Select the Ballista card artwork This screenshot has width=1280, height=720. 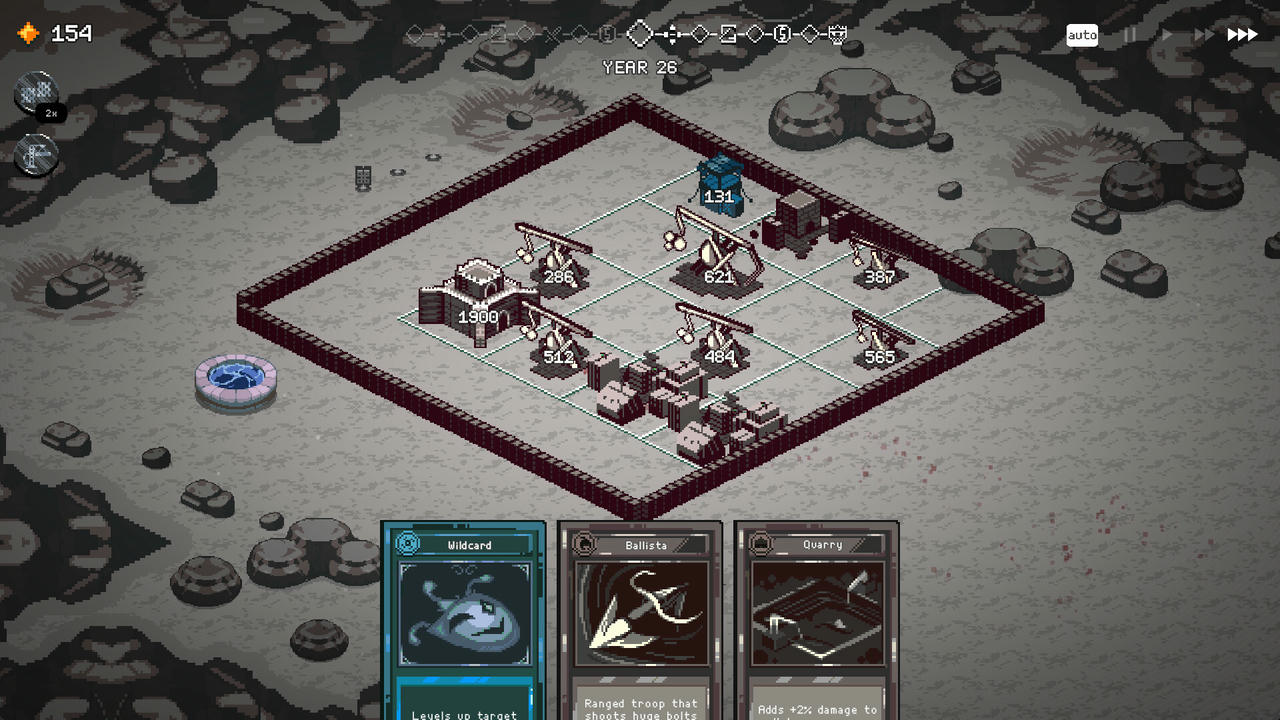pyautogui.click(x=641, y=615)
